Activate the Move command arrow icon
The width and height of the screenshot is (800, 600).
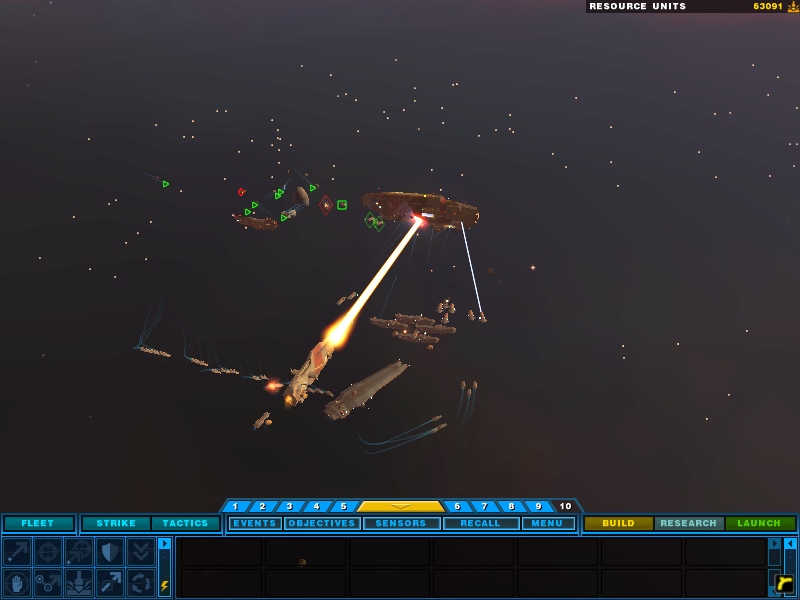pyautogui.click(x=17, y=551)
